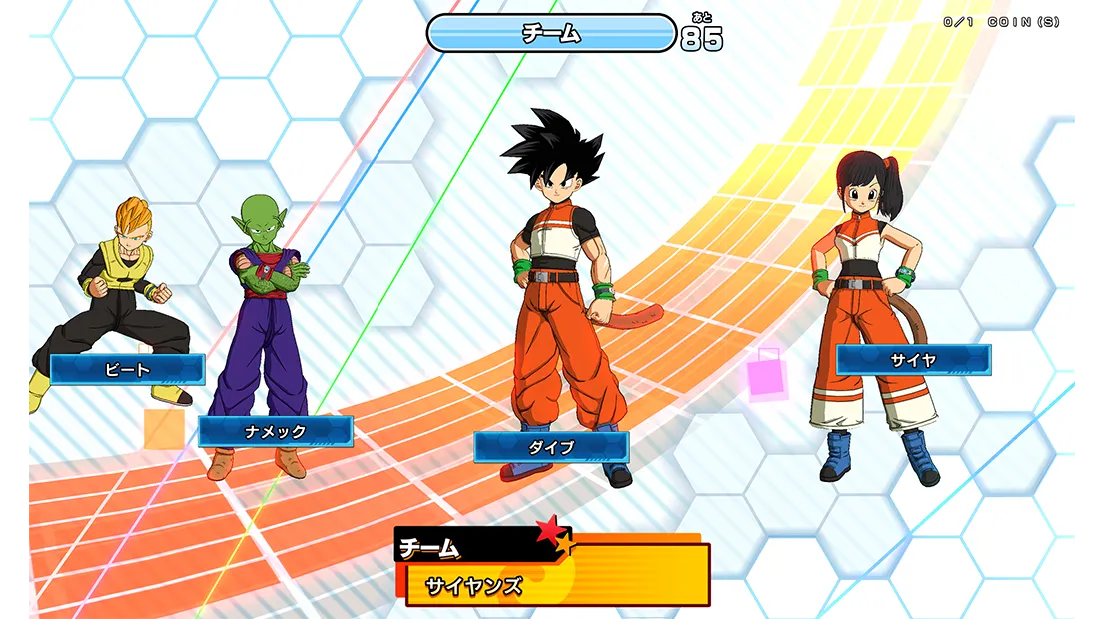Select the ビート character name plate
Image resolution: width=1100 pixels, height=619 pixels.
coord(127,369)
